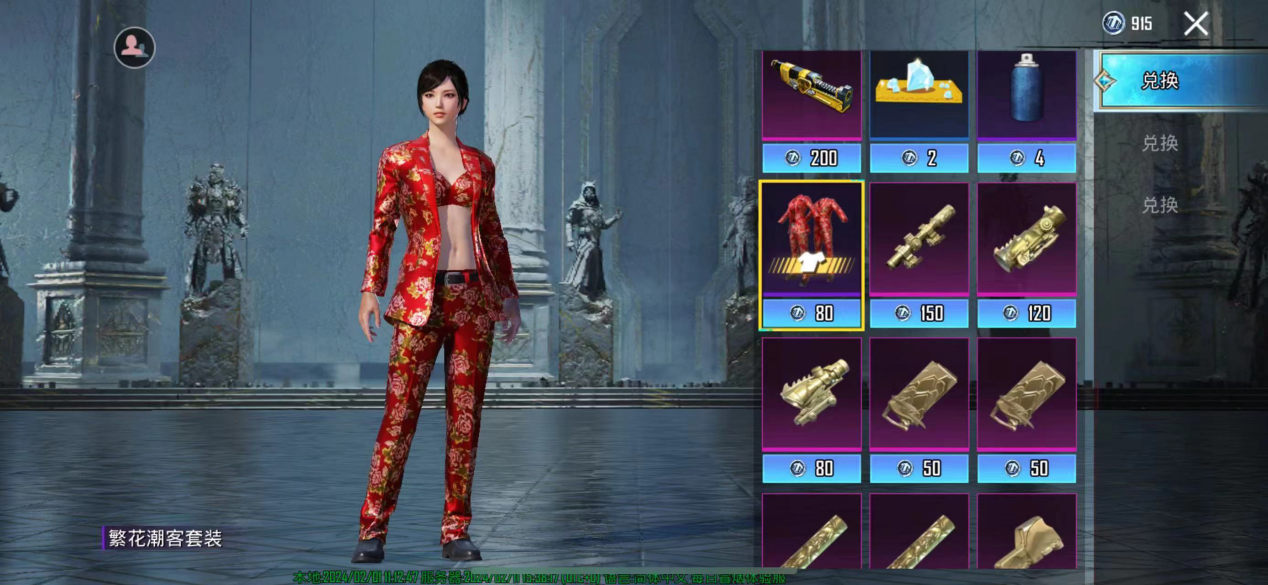
Task: Choose the gold item priced 120
Action: click(1026, 240)
